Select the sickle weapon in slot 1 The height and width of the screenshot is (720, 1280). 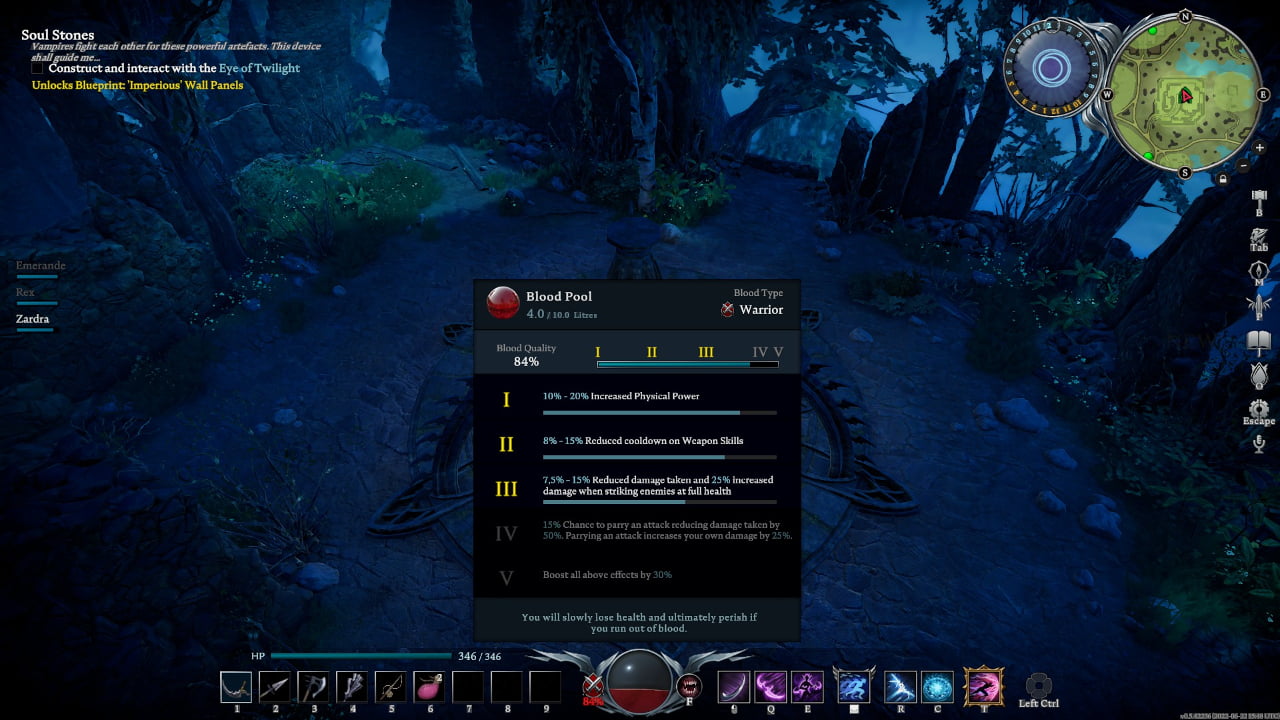237,687
